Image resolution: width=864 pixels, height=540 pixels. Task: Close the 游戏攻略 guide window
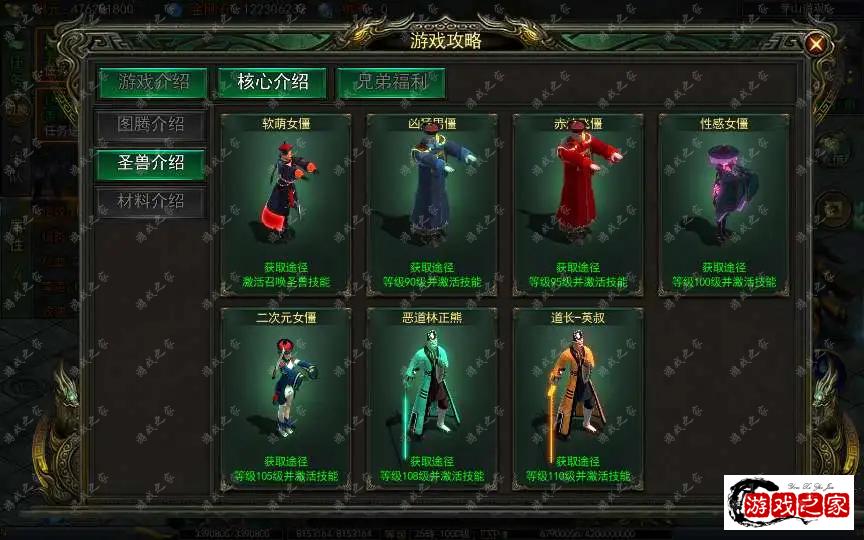[x=816, y=44]
